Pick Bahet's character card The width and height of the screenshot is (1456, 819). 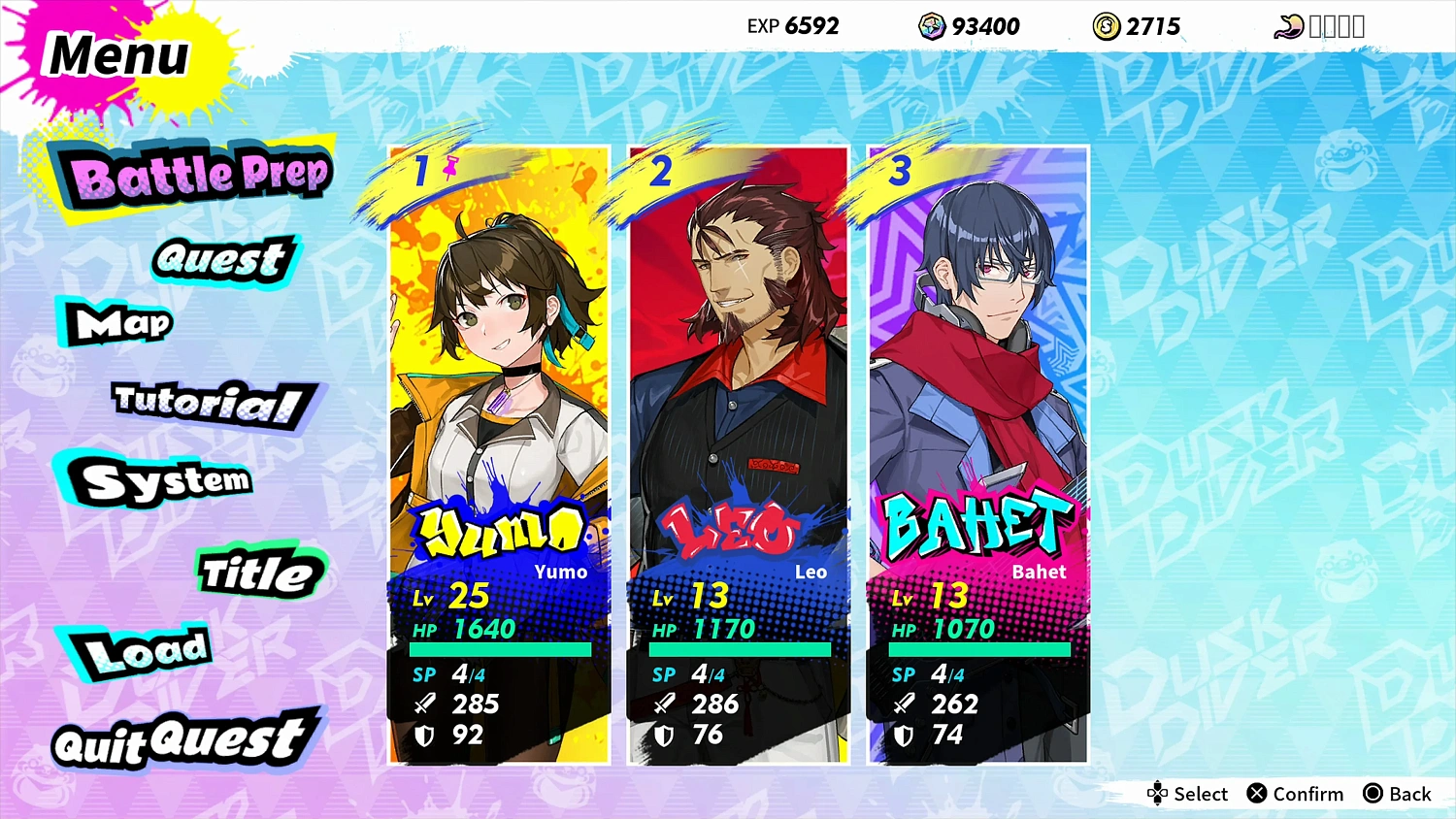coord(977,454)
